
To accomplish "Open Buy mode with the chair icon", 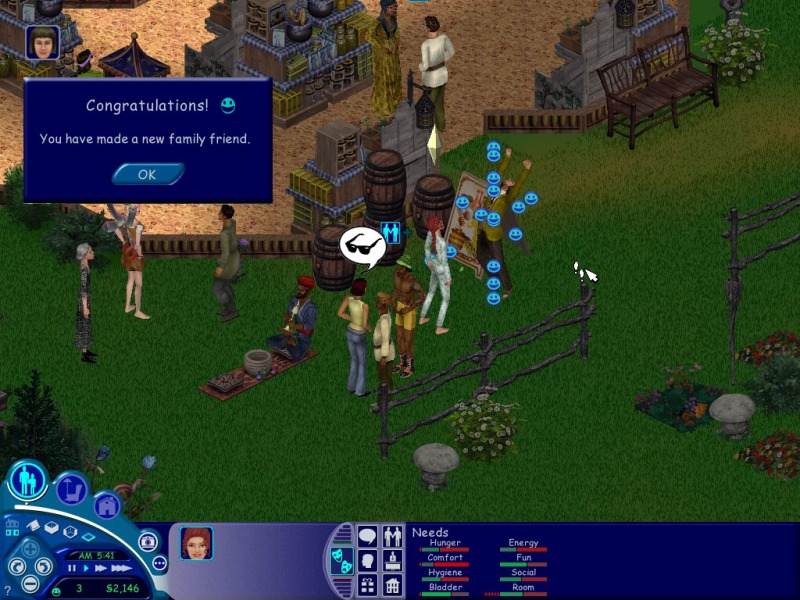I will [71, 489].
